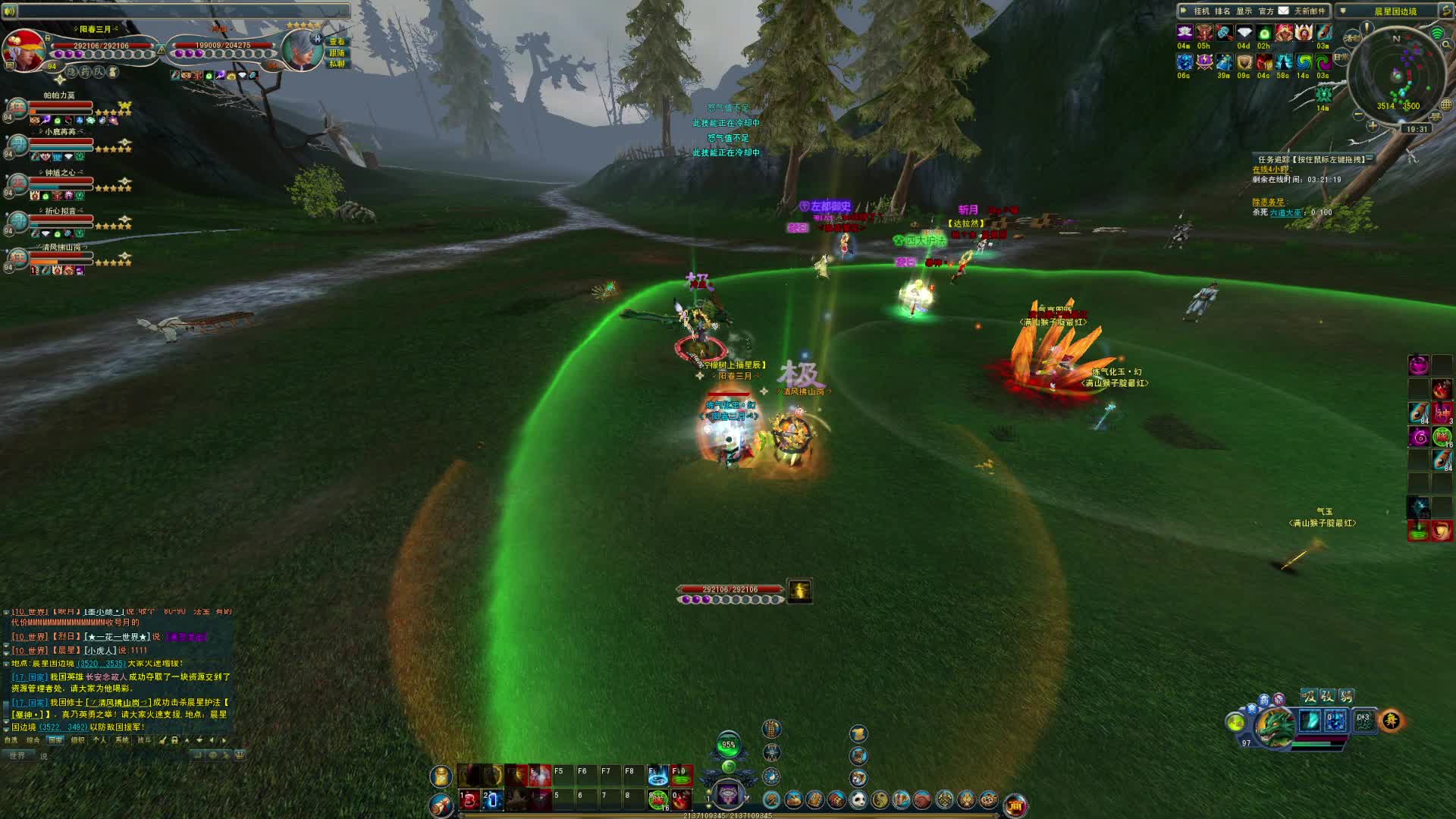Use the F10 green ring skill

click(681, 775)
